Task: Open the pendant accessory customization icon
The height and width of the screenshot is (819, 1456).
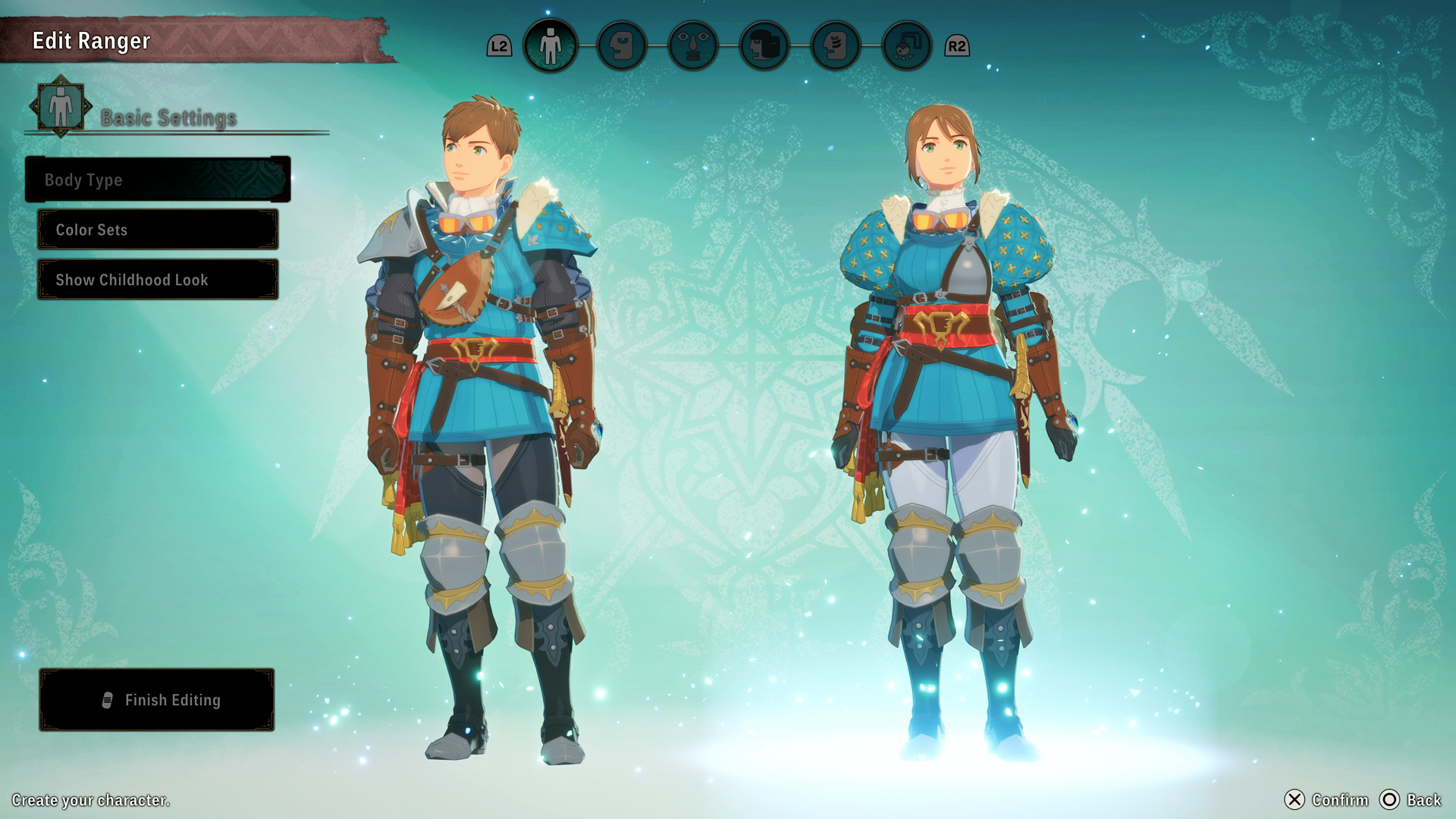Action: (x=907, y=45)
